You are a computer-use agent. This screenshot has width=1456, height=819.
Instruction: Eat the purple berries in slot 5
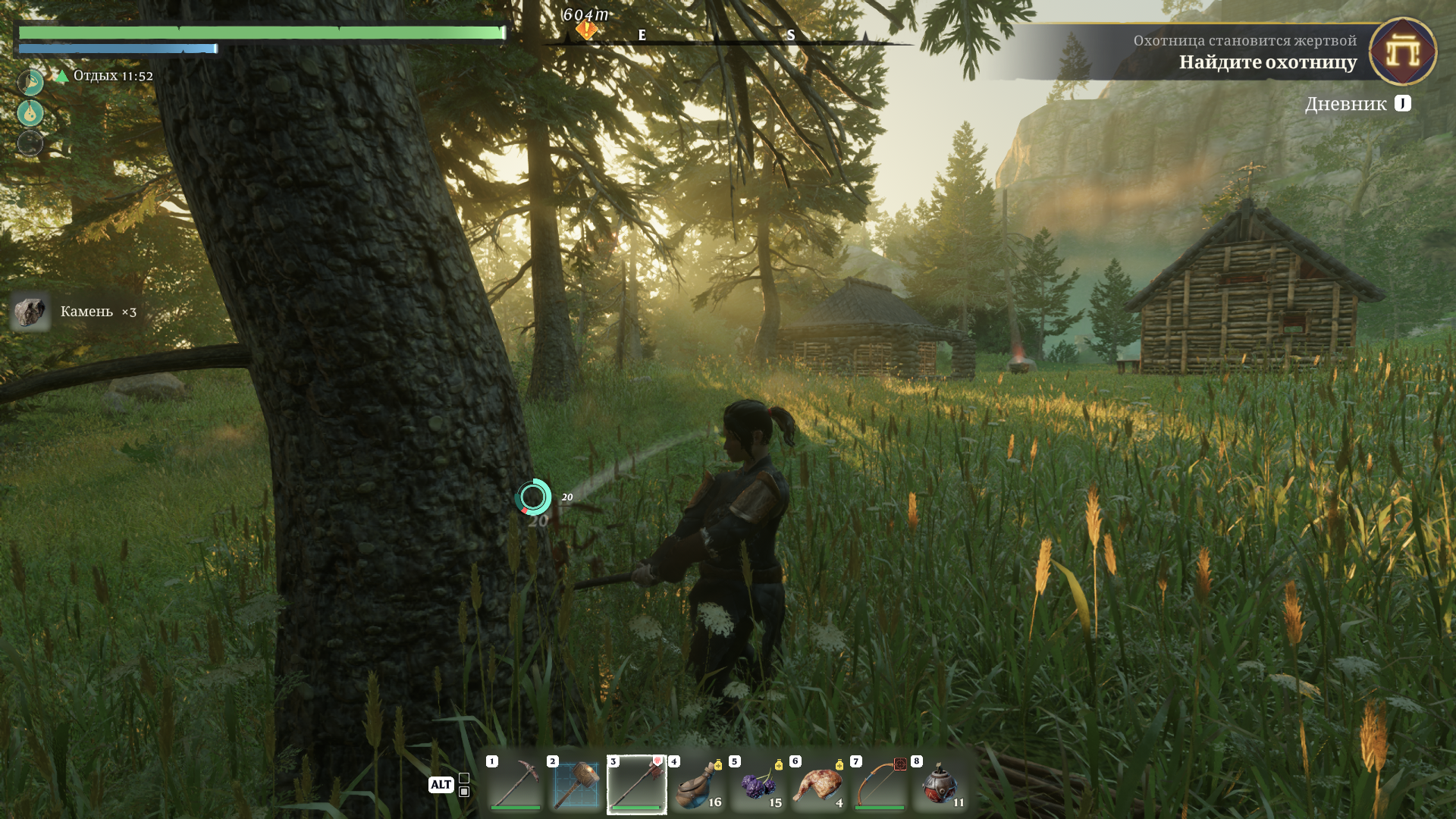[x=758, y=784]
